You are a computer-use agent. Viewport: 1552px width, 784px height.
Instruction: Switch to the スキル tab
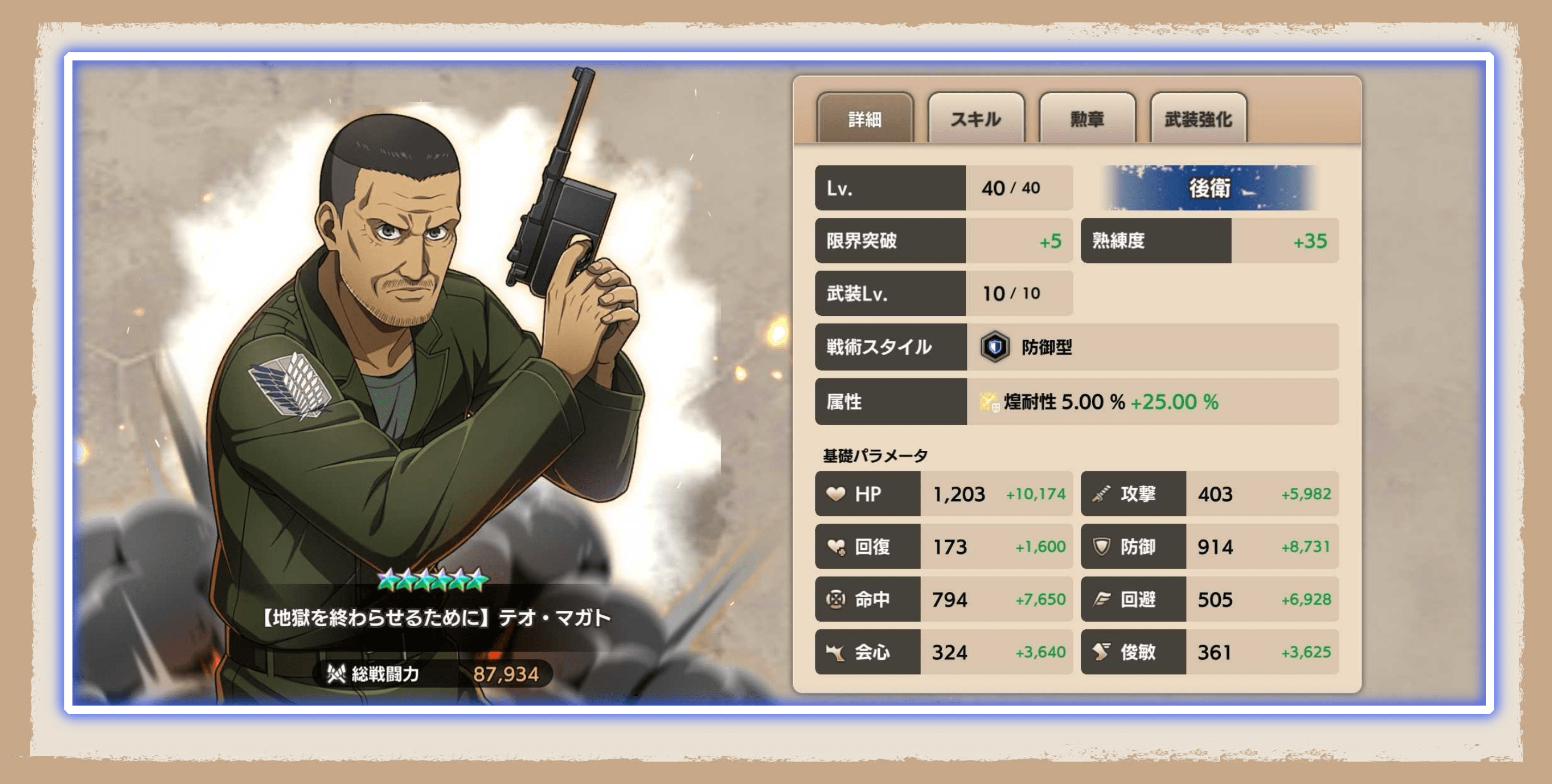coord(976,119)
